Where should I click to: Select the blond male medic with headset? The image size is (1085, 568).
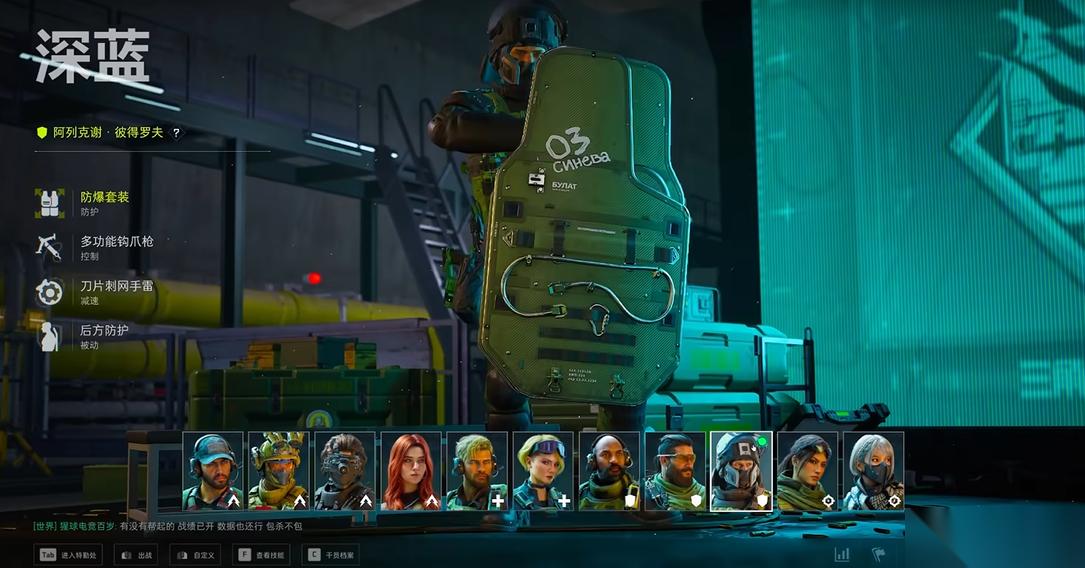coord(477,471)
